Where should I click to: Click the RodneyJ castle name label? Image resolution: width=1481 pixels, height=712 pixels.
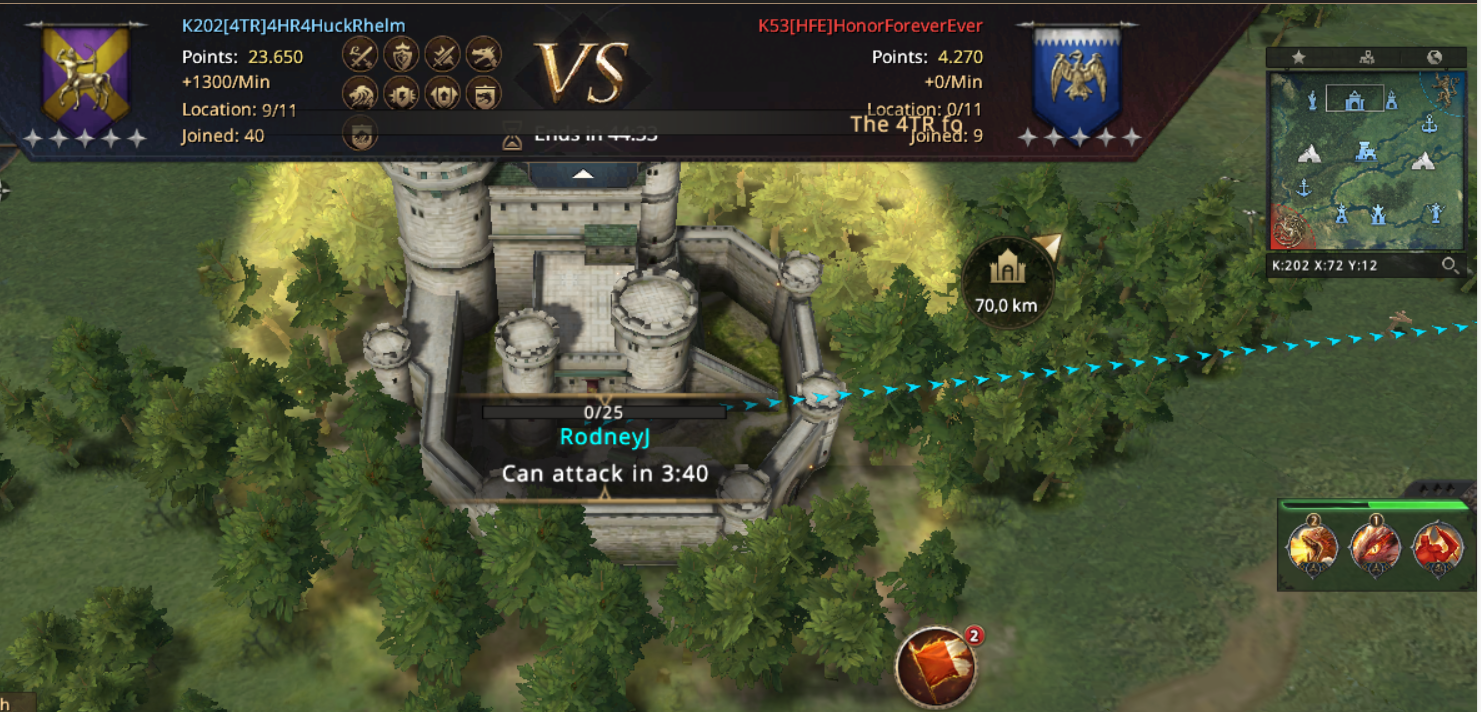(604, 437)
